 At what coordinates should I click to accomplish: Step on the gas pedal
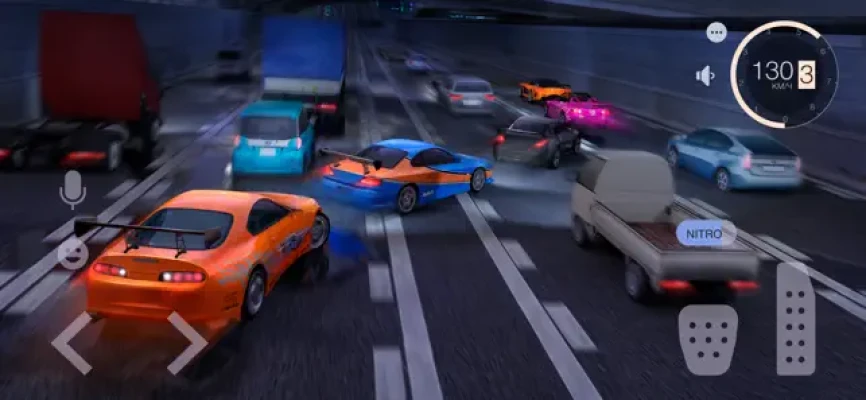[796, 319]
